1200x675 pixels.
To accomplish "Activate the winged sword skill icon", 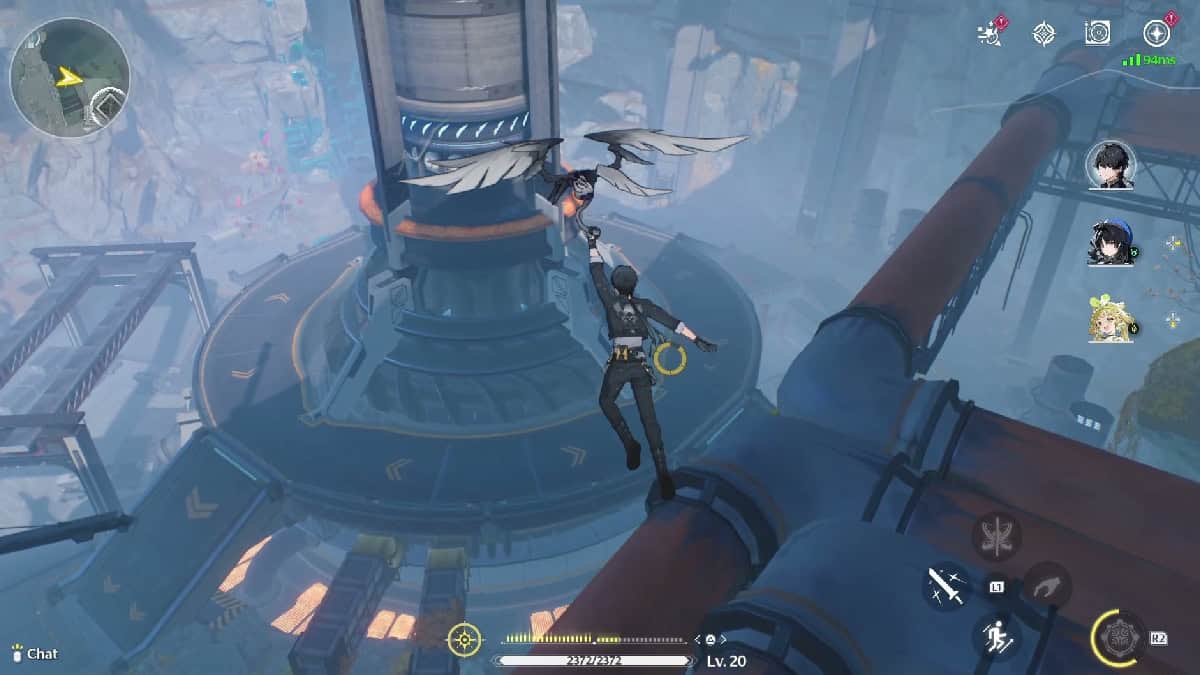I will [996, 537].
